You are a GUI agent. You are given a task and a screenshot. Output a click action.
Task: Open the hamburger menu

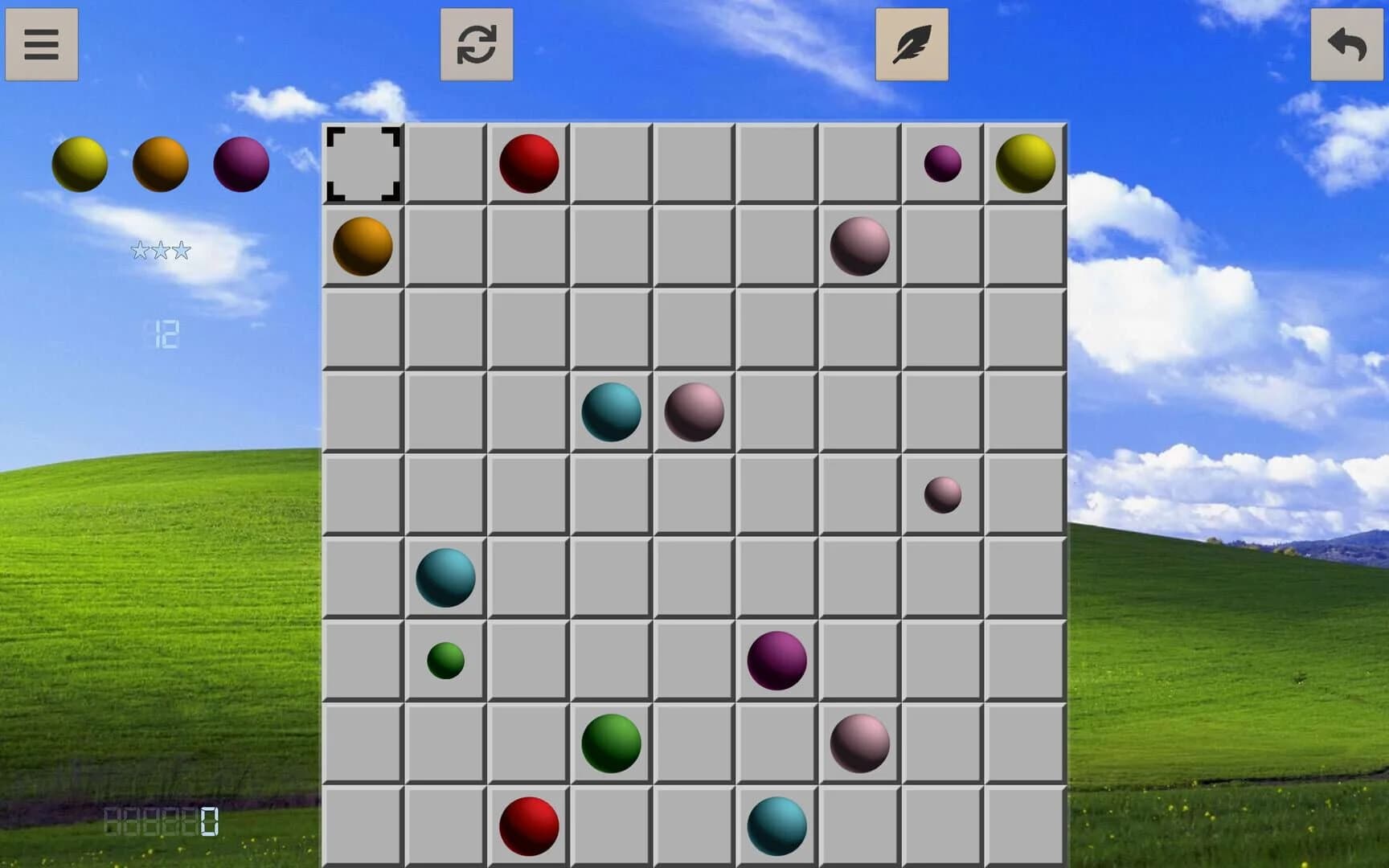pos(42,44)
